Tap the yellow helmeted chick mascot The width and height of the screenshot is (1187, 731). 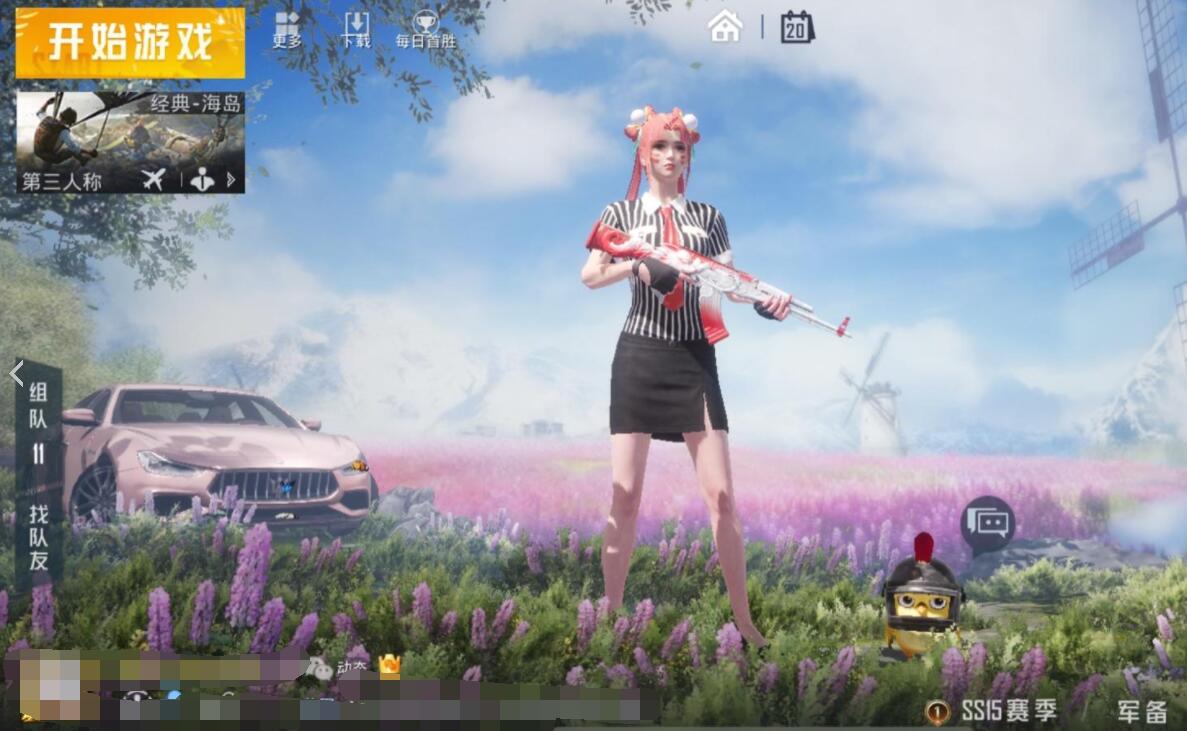click(921, 600)
